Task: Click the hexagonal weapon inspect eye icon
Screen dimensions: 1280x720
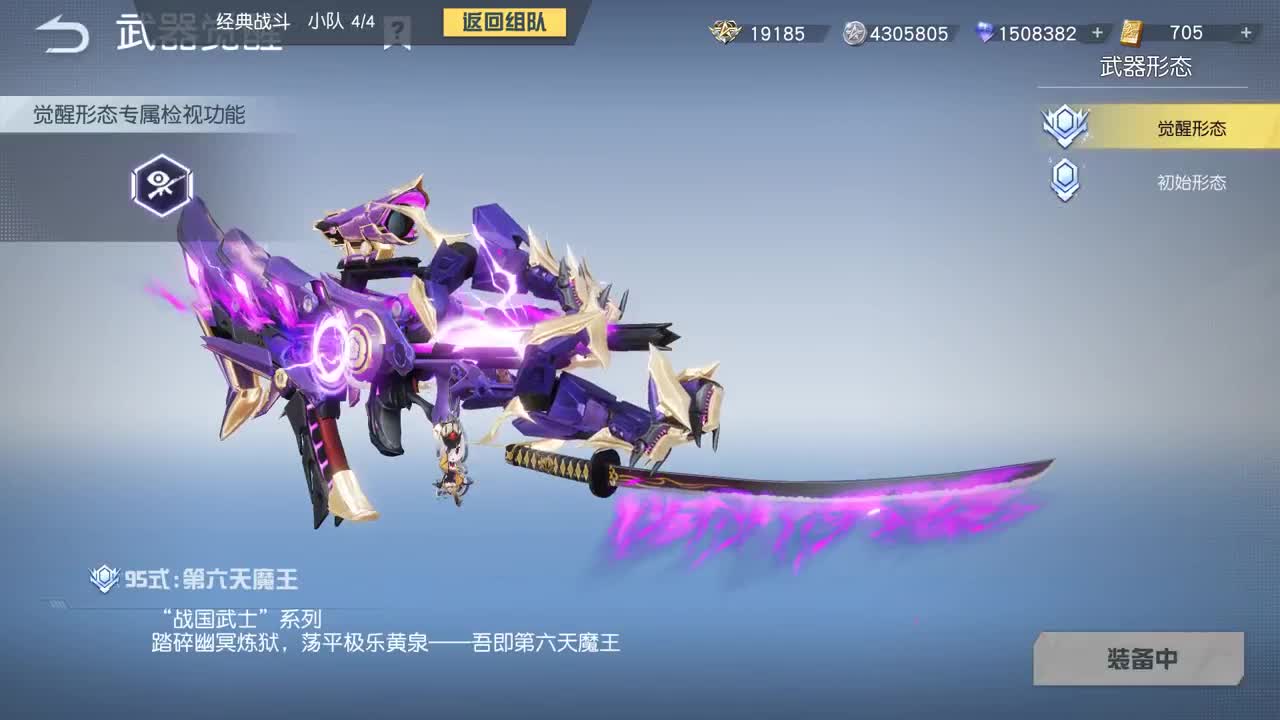Action: click(x=160, y=186)
